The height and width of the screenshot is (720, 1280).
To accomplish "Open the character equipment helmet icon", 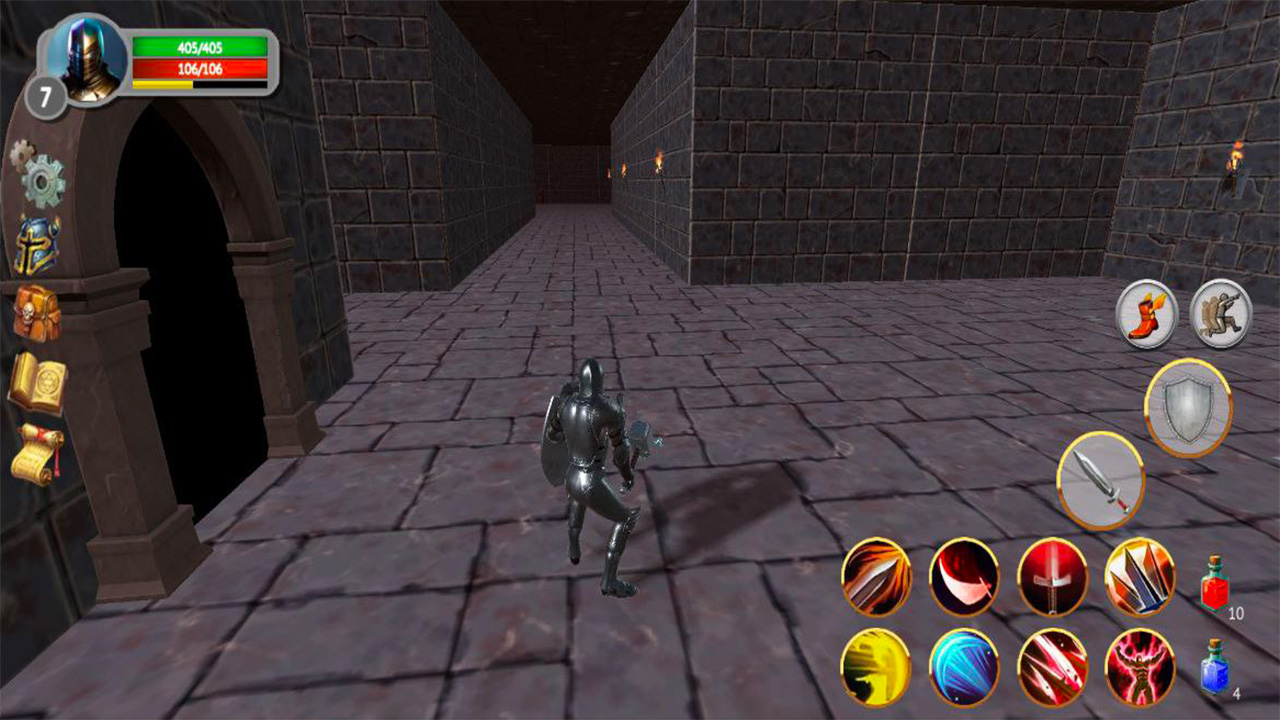I will click(x=38, y=245).
